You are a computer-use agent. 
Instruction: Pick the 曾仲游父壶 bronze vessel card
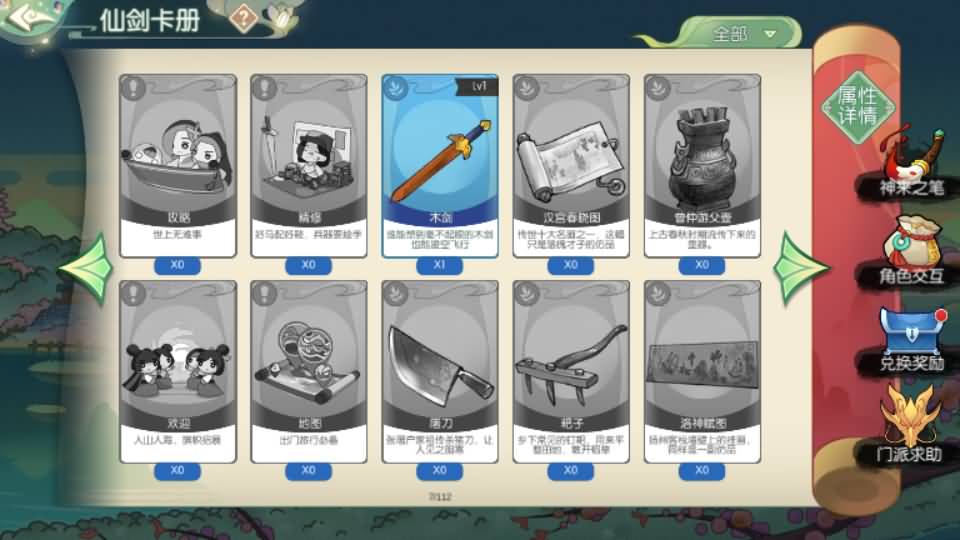tap(702, 165)
